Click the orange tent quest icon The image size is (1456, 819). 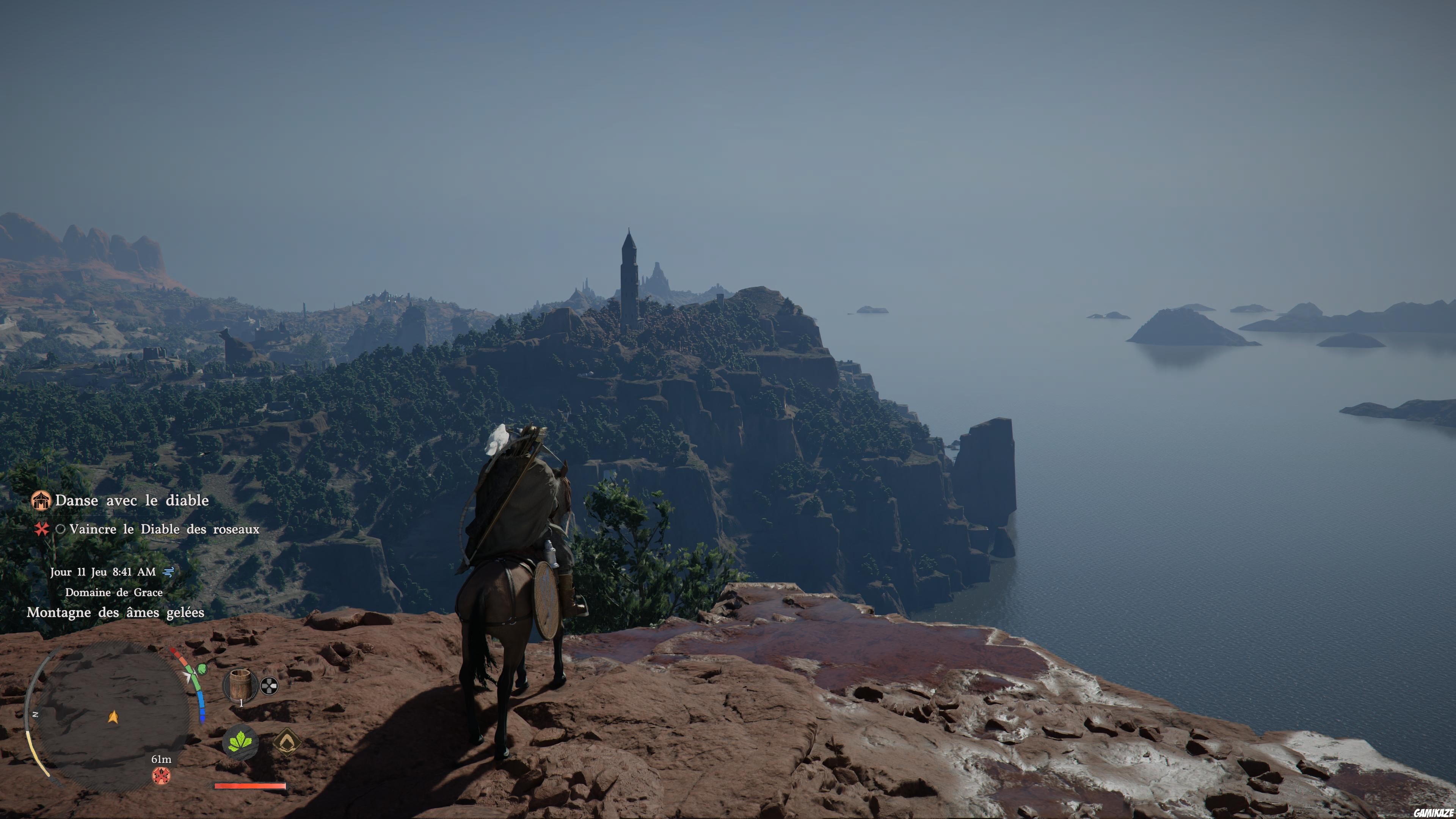point(41,500)
